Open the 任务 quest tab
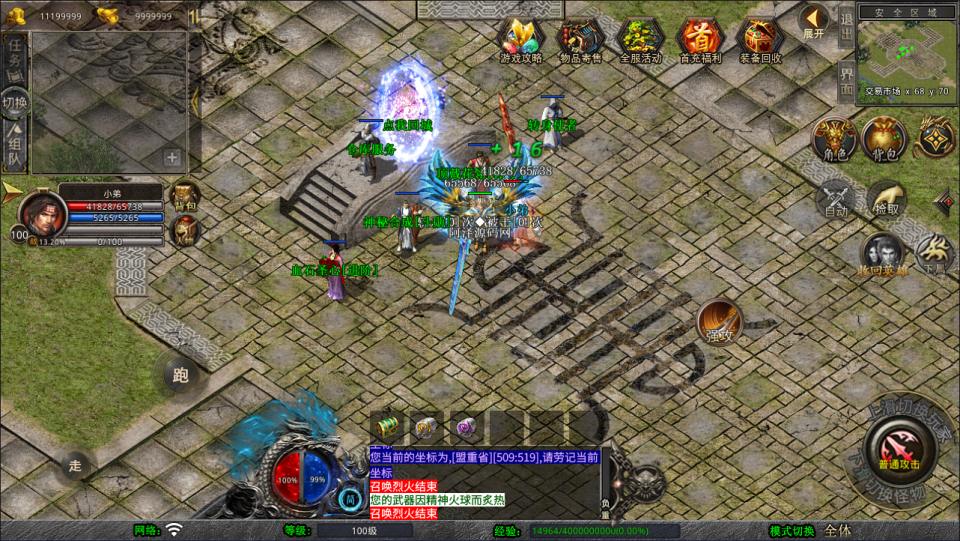Viewport: 960px width, 541px height. [15, 56]
